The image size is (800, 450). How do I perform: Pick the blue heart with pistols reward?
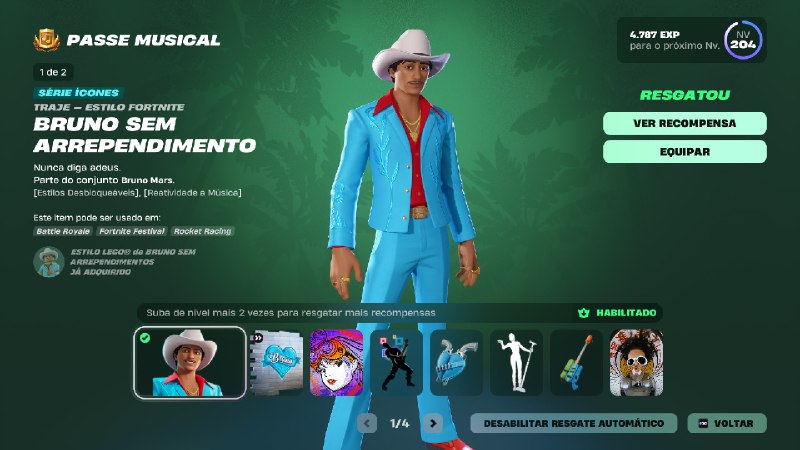(x=456, y=363)
